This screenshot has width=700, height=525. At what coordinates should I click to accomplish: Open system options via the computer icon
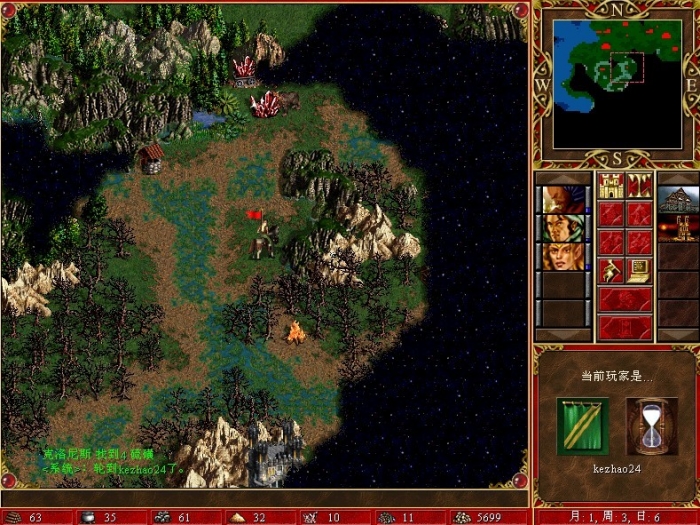[639, 270]
